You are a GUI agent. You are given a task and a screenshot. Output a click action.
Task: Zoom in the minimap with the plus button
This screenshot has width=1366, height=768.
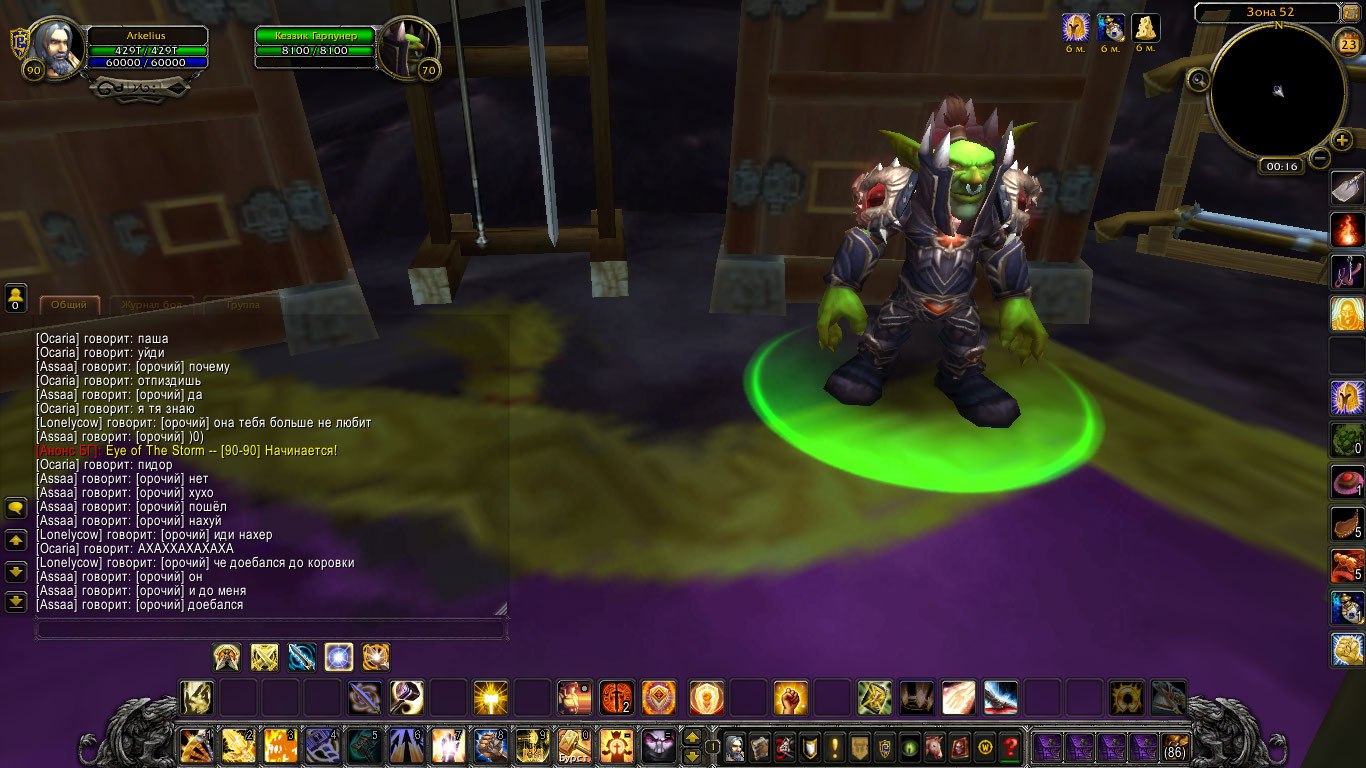(x=1342, y=140)
